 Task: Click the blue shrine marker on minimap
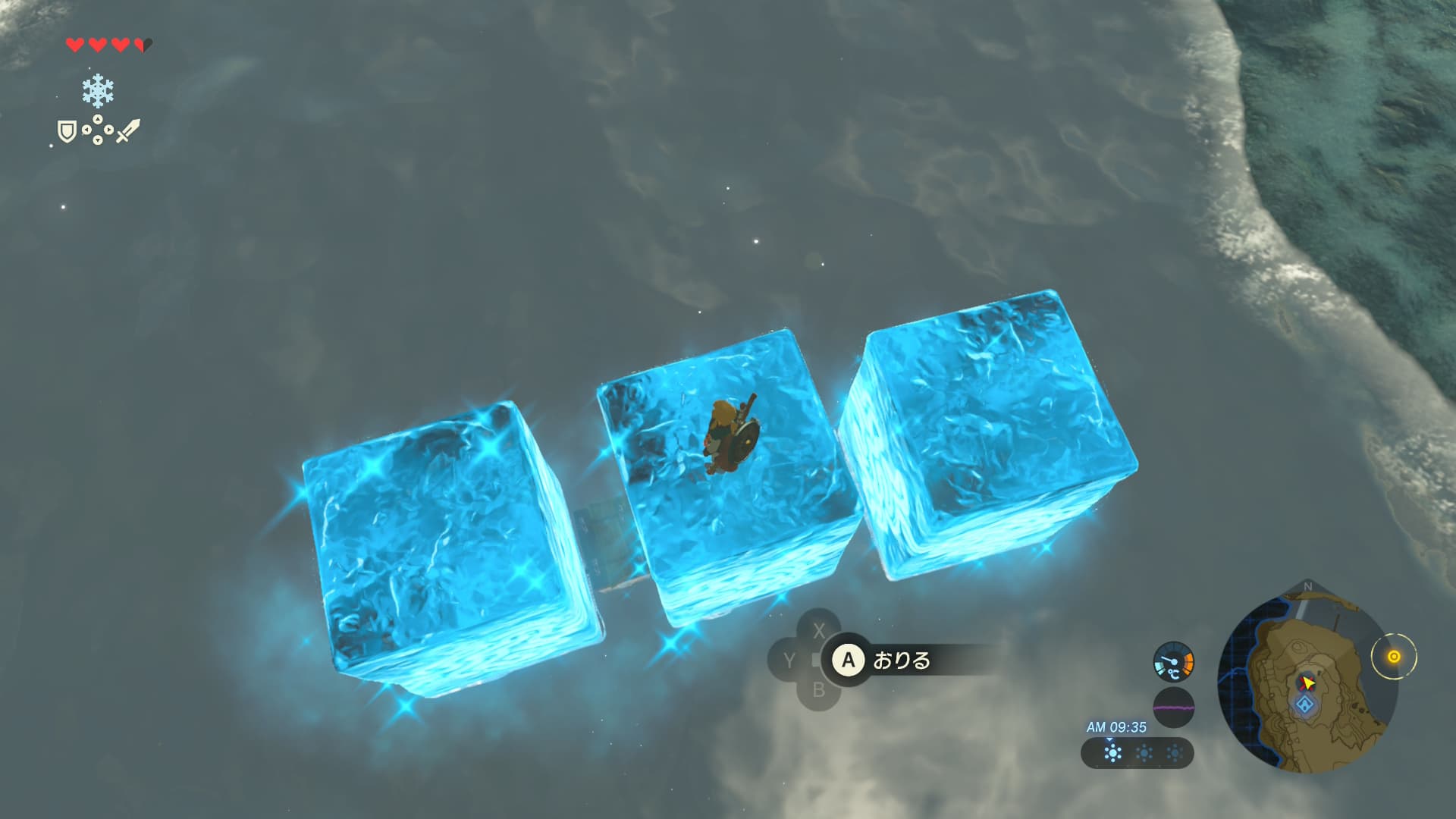point(1304,705)
